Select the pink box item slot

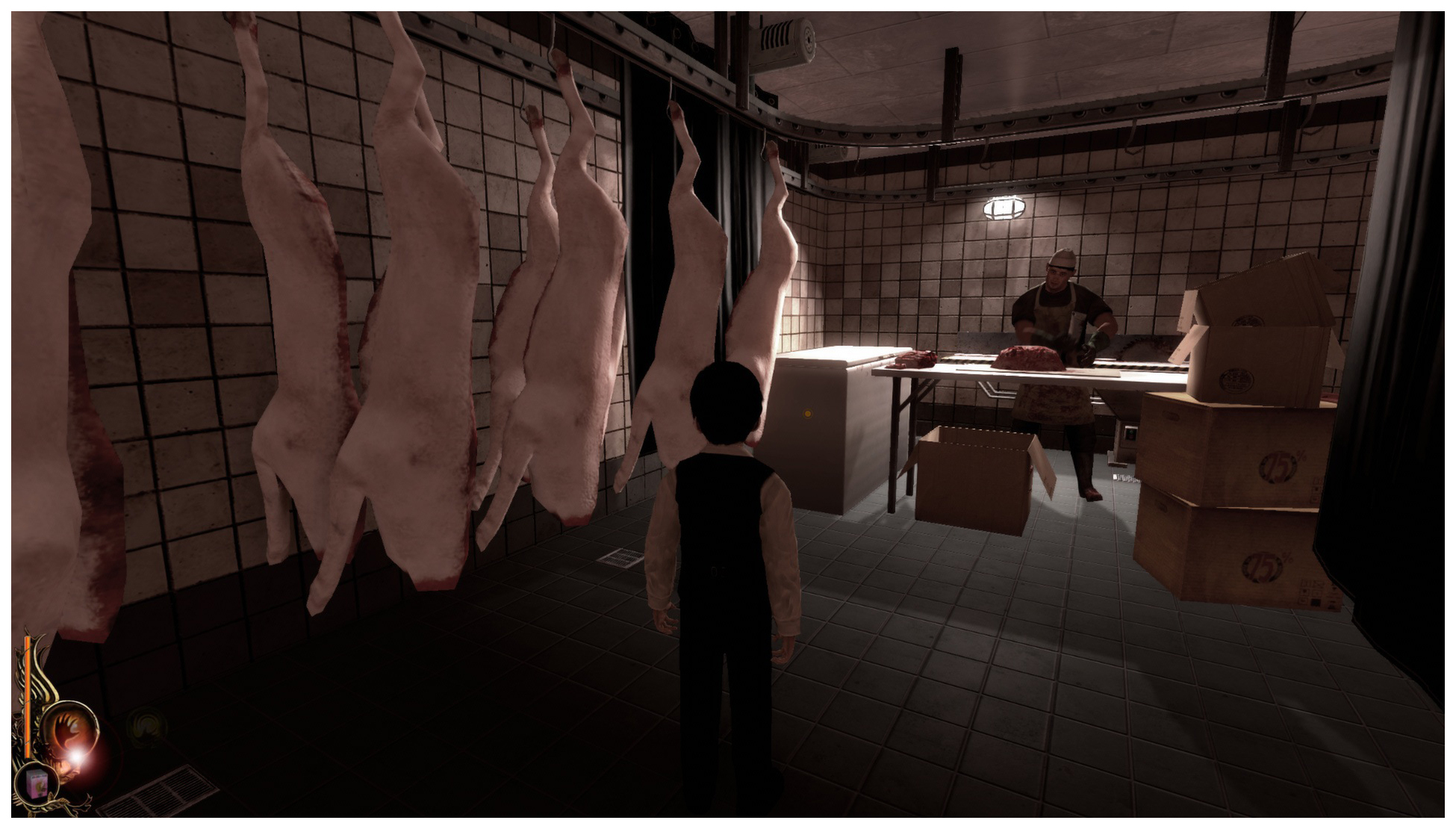tap(37, 784)
